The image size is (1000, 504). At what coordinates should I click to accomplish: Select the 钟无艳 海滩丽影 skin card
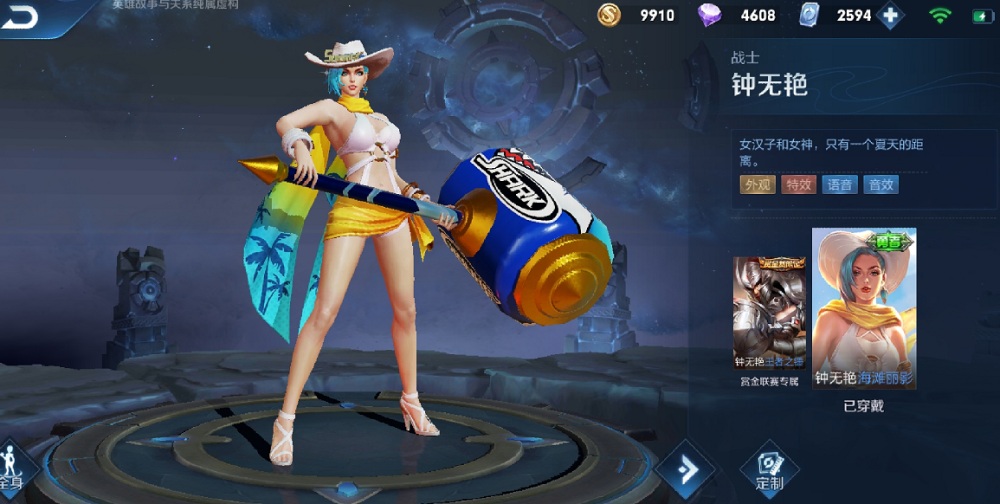click(864, 310)
